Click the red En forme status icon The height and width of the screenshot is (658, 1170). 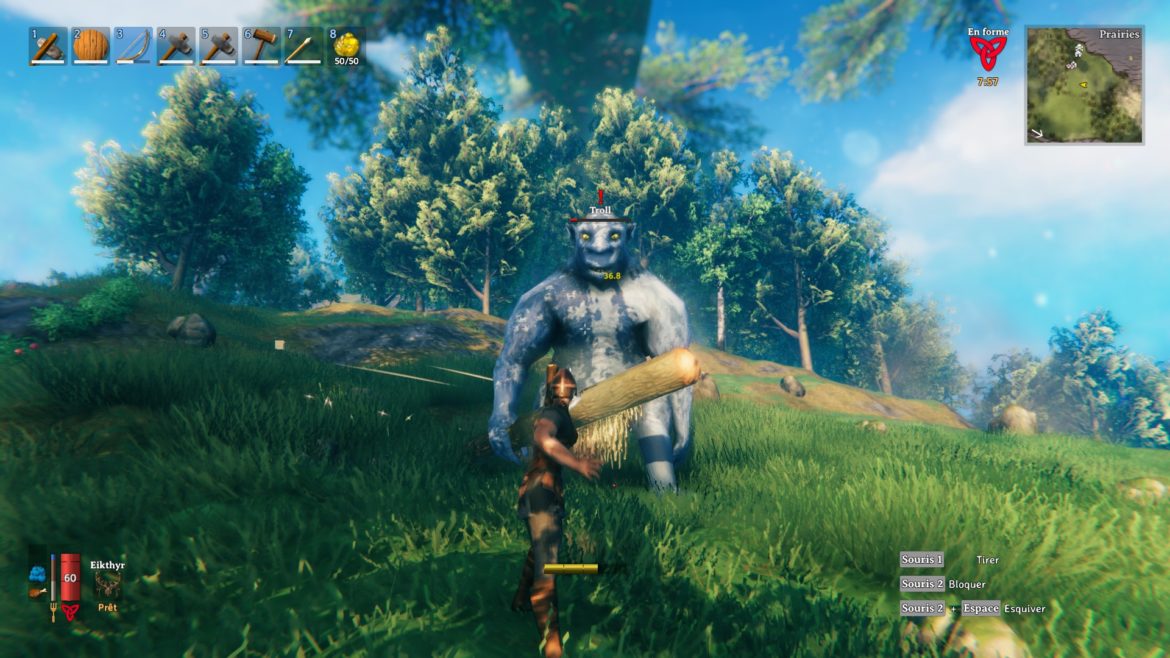tap(988, 54)
